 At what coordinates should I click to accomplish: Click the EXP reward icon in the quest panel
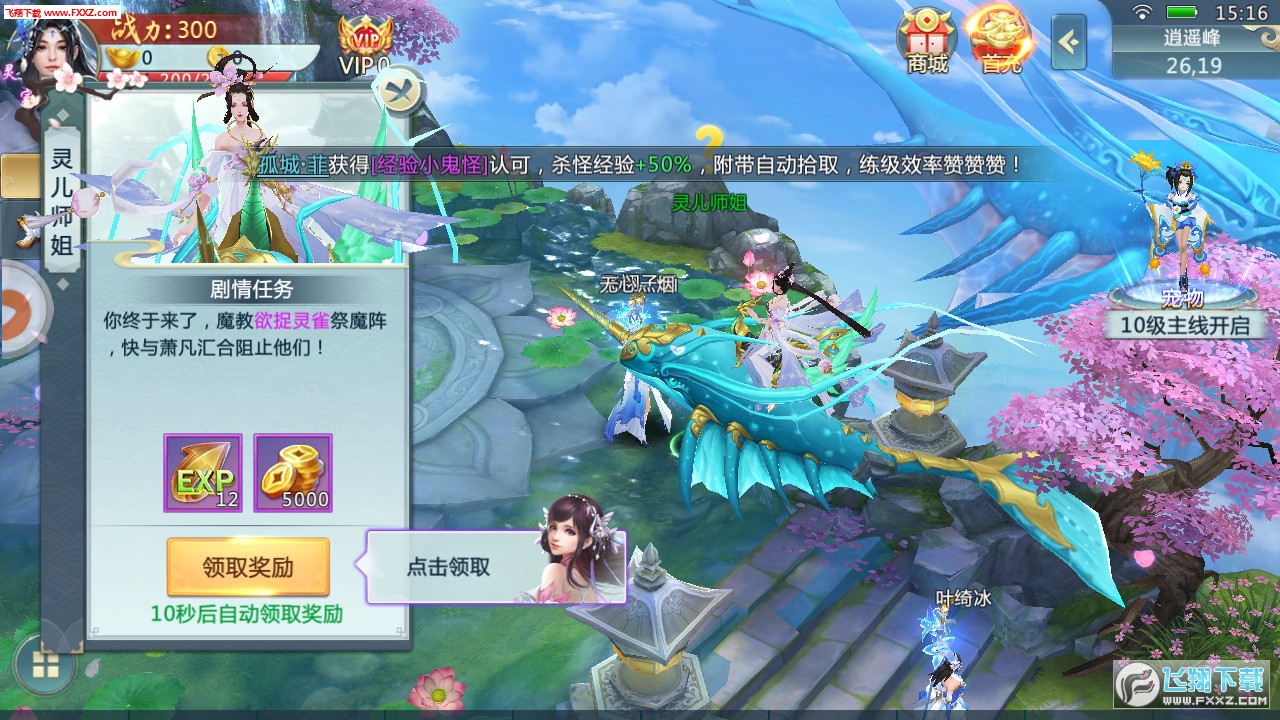204,472
